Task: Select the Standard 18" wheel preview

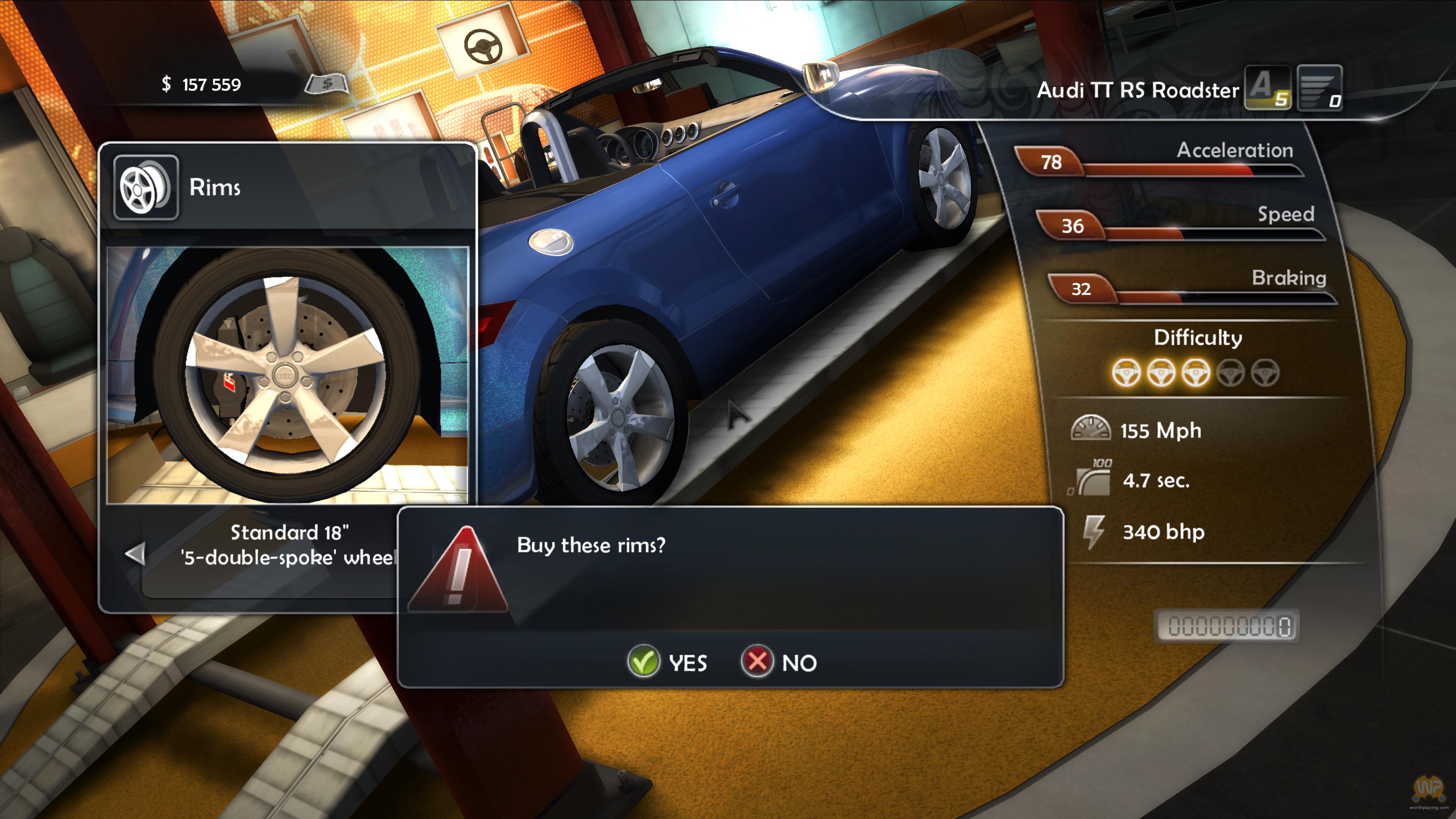Action: point(287,375)
